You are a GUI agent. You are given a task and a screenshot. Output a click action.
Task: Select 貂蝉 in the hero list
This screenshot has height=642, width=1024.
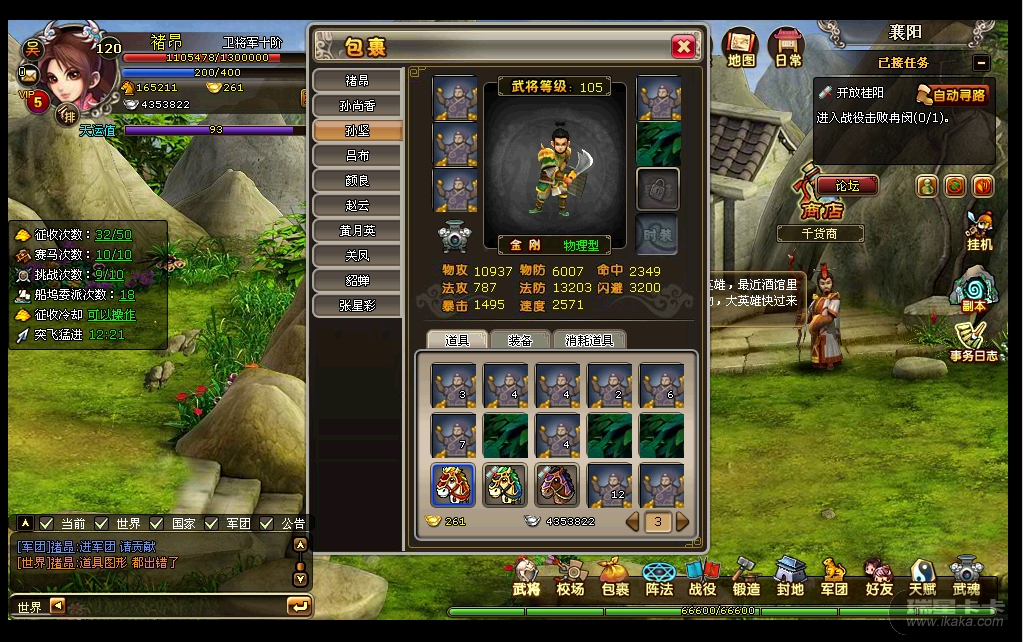358,281
